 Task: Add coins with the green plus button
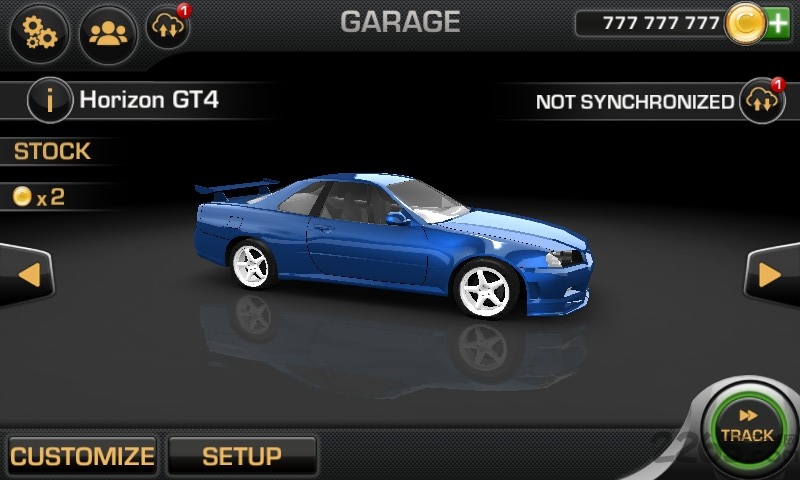(778, 24)
